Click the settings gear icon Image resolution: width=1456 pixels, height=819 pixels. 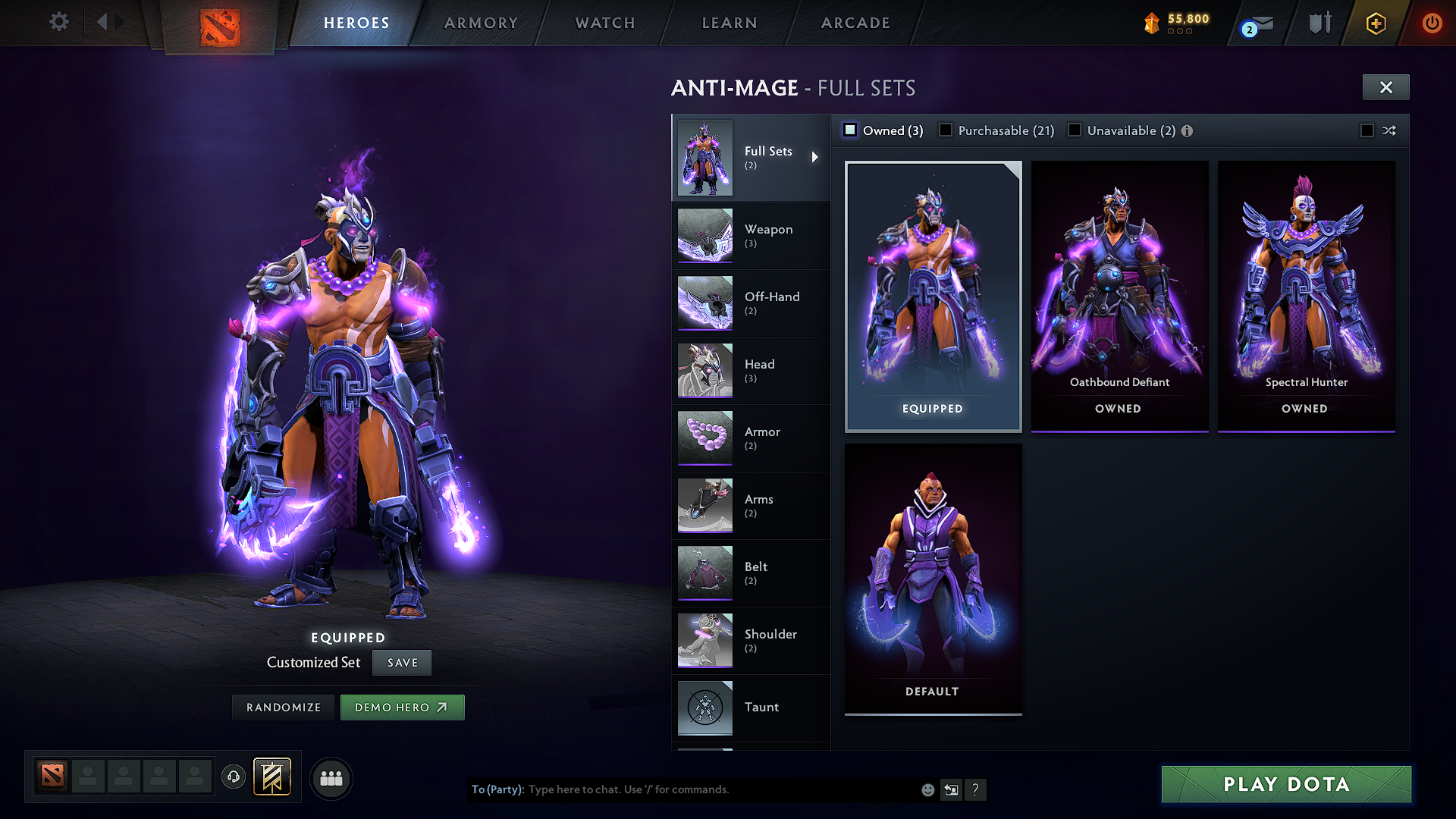(x=58, y=22)
